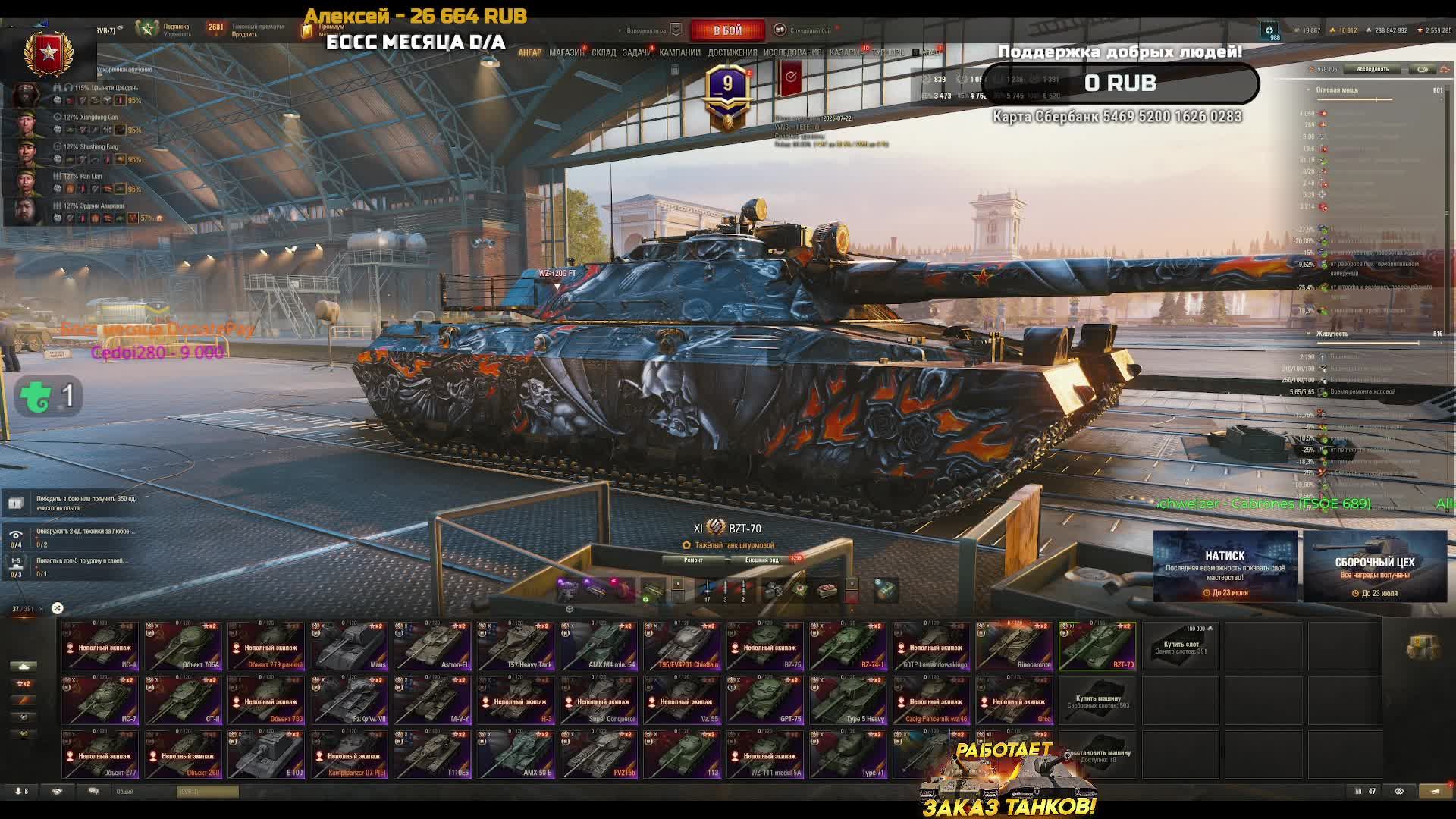Select the T57 Heavy Tank card
Image resolution: width=1456 pixels, height=819 pixels.
tap(516, 646)
